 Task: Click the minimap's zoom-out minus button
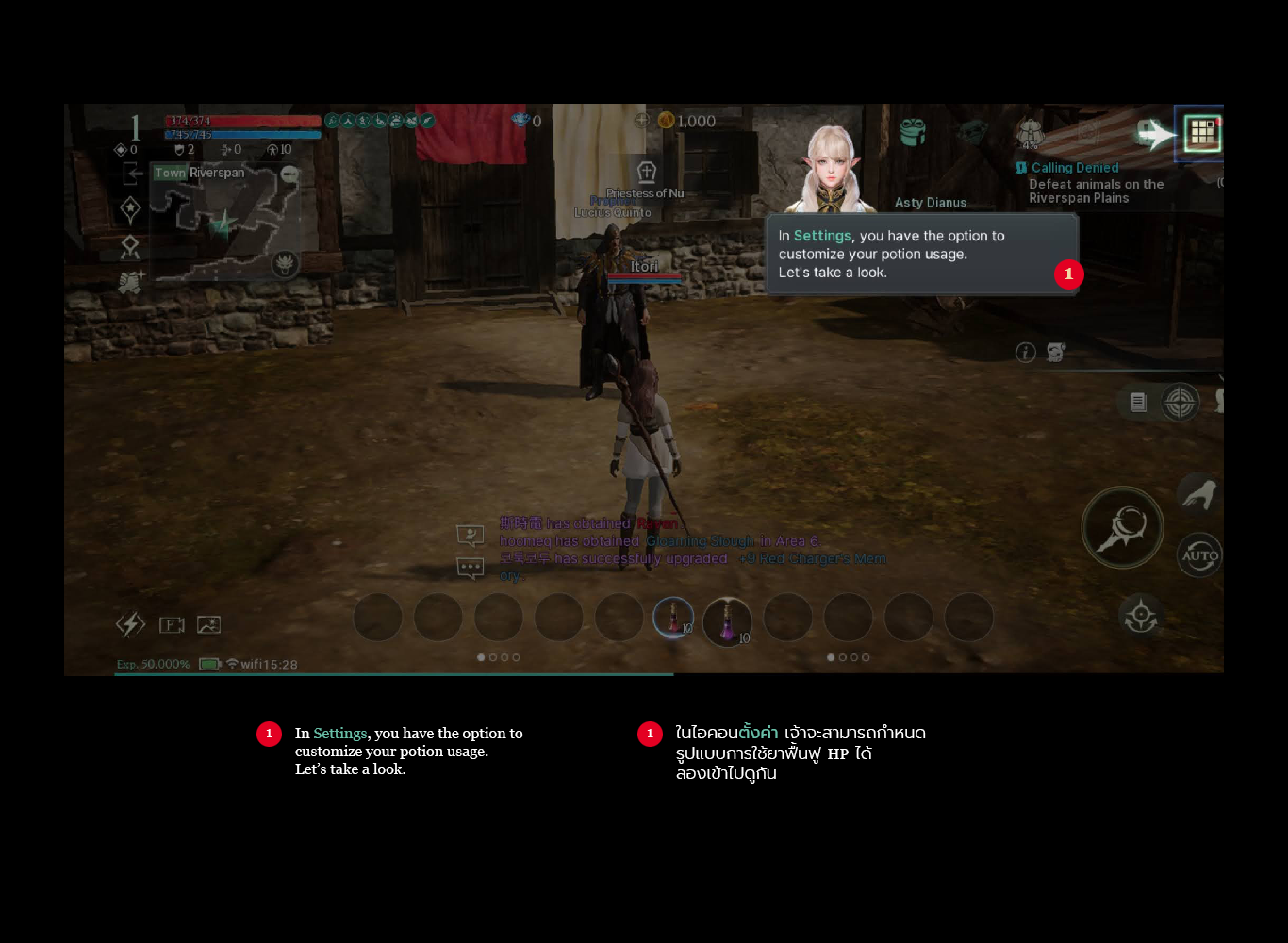pos(289,174)
